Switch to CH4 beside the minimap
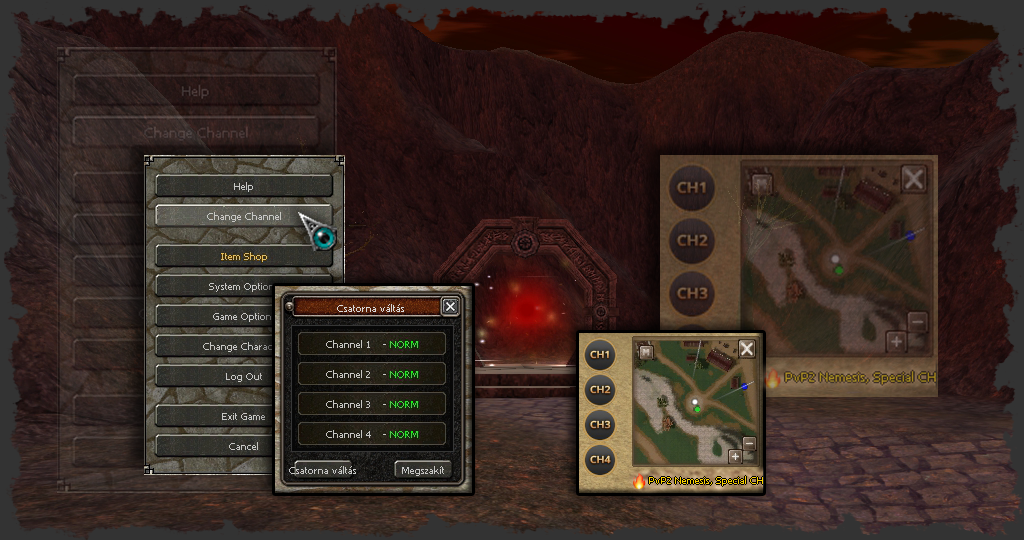The height and width of the screenshot is (540, 1024). click(x=600, y=460)
